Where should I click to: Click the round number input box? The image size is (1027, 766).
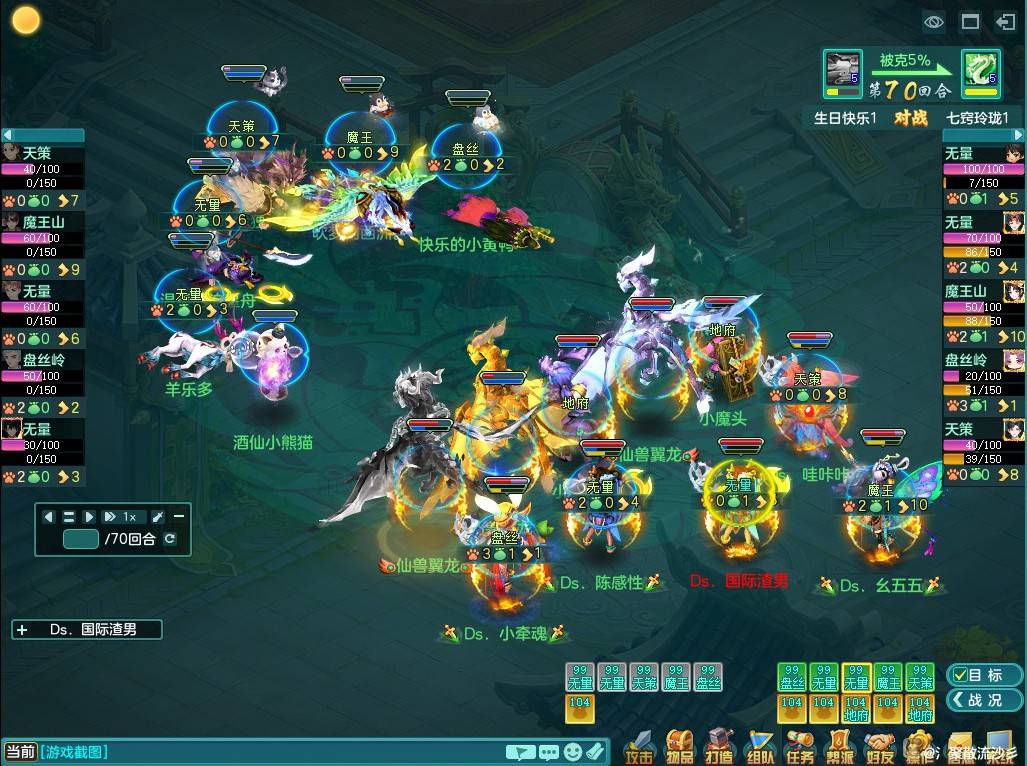tap(80, 539)
